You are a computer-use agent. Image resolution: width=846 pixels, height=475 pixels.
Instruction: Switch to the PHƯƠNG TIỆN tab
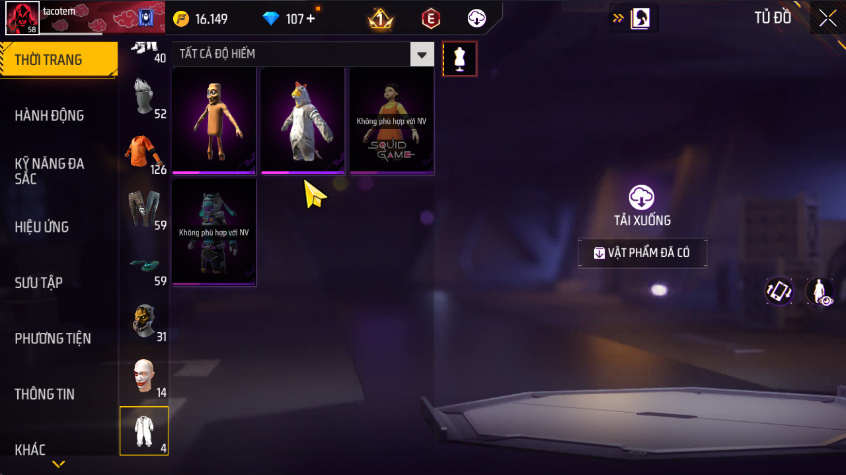pos(51,338)
